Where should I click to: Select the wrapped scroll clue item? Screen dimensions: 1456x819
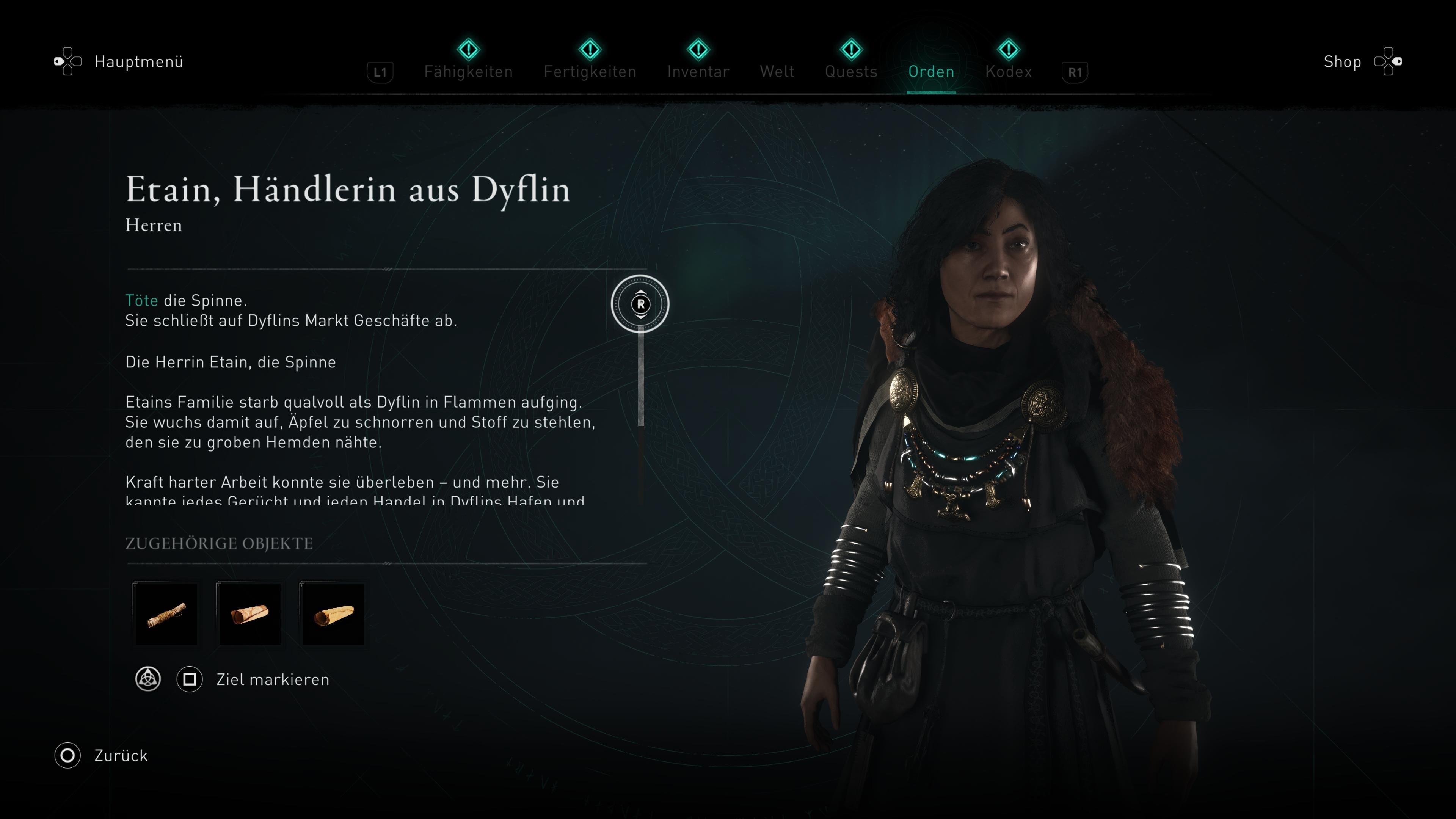click(166, 614)
